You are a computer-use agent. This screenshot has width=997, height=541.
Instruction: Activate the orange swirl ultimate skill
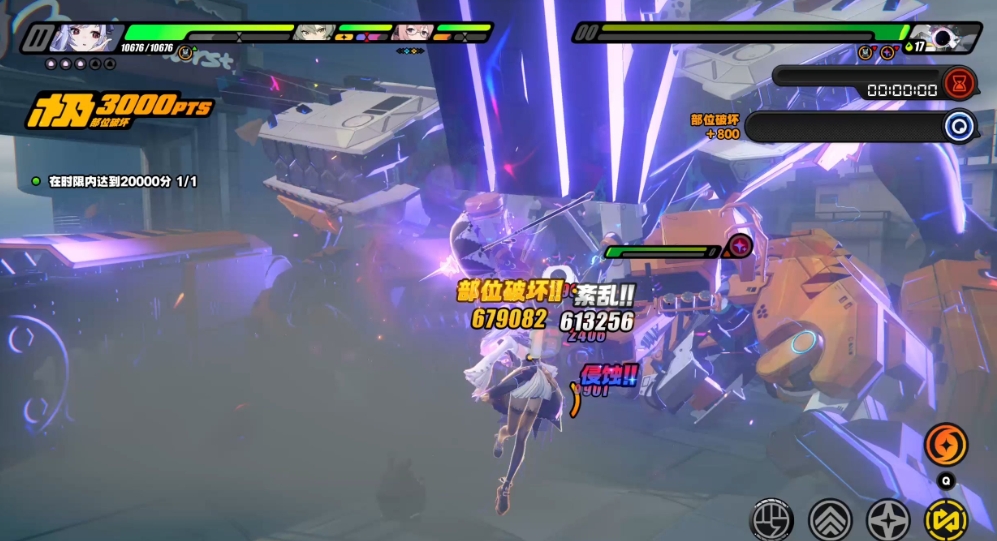click(945, 444)
